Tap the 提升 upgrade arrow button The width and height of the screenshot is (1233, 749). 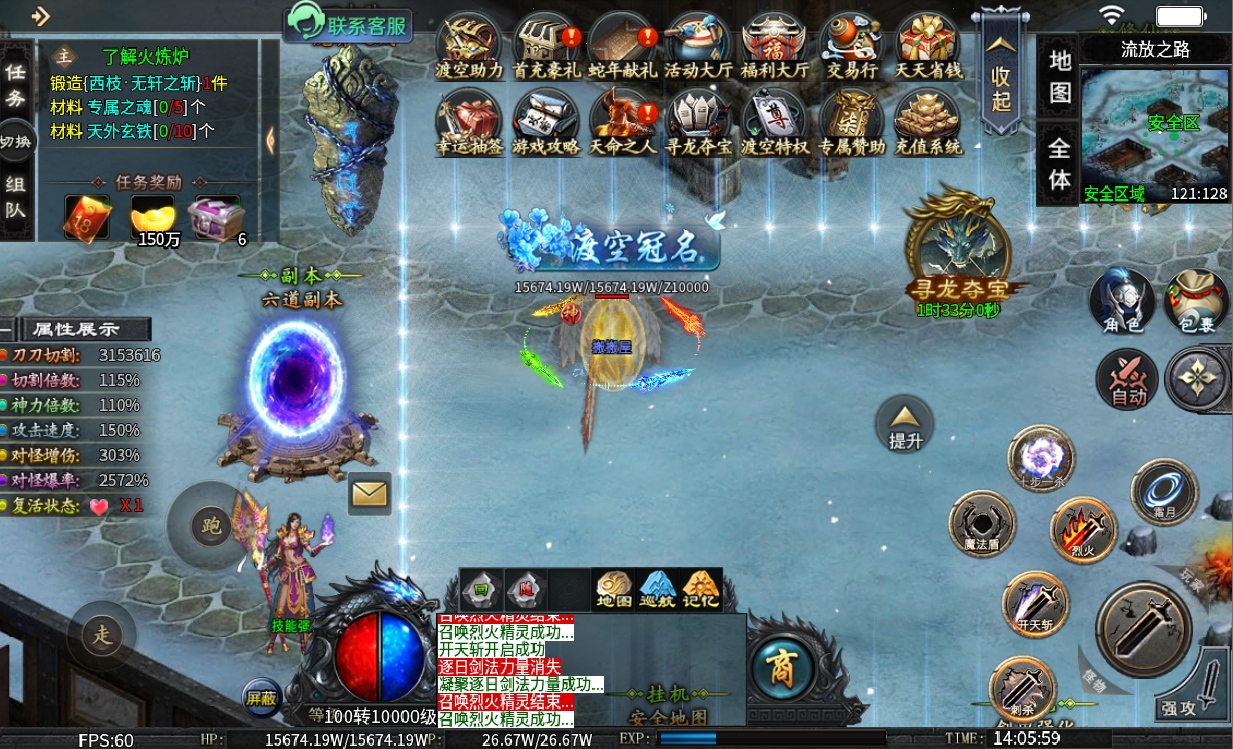pos(904,423)
